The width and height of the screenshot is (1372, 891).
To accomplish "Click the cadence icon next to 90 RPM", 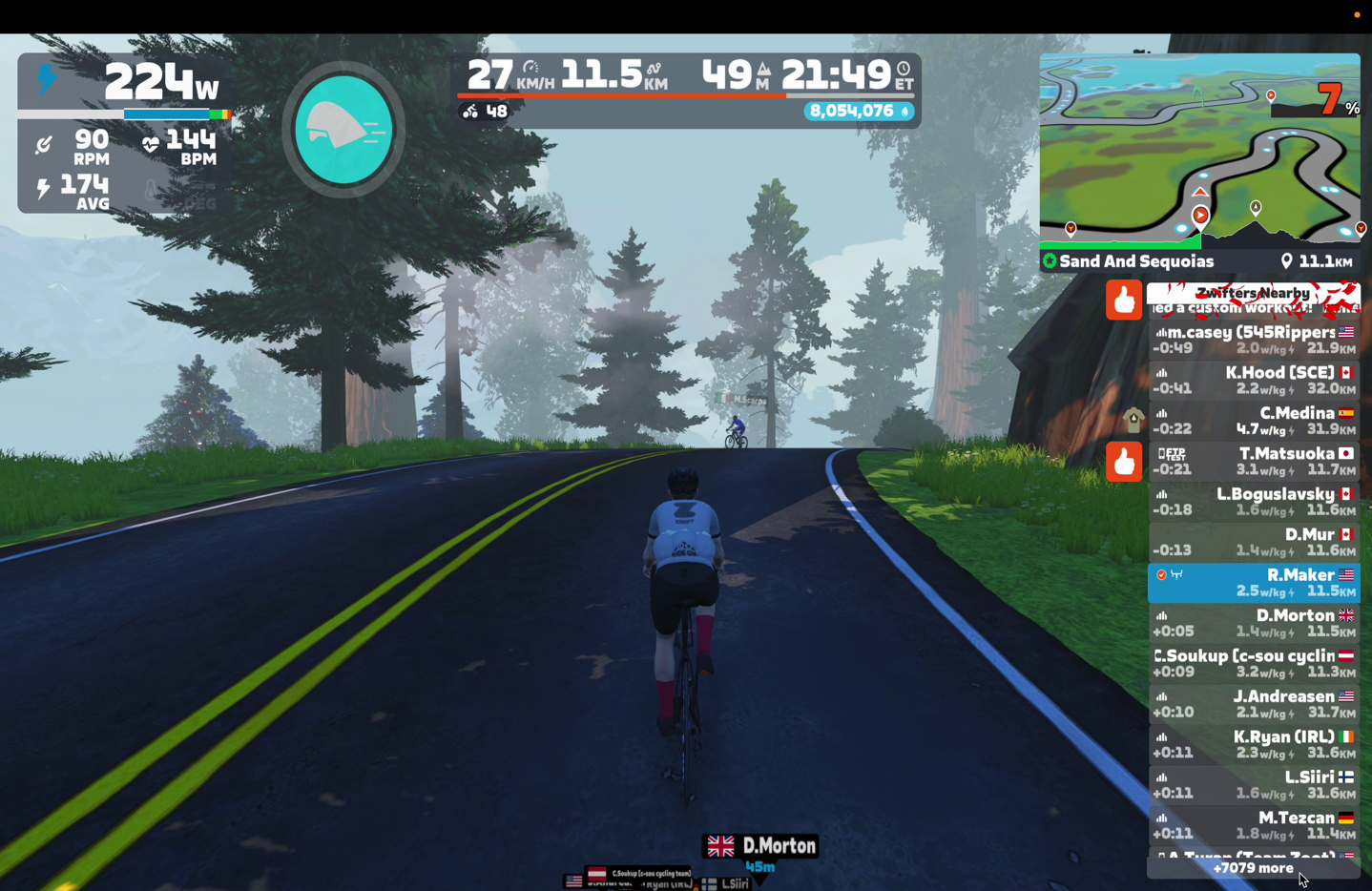I will 43,146.
